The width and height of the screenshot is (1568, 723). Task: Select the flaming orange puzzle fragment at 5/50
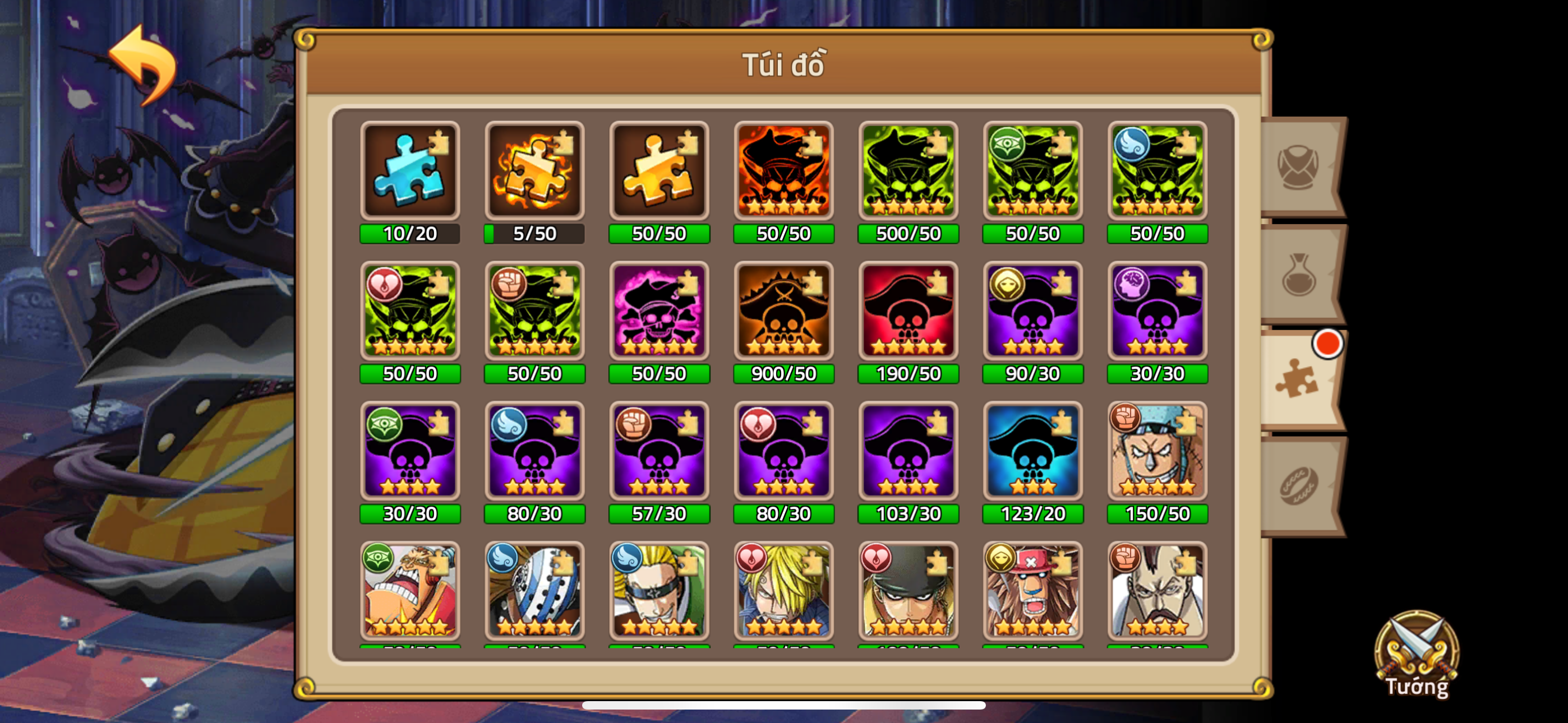pyautogui.click(x=534, y=172)
